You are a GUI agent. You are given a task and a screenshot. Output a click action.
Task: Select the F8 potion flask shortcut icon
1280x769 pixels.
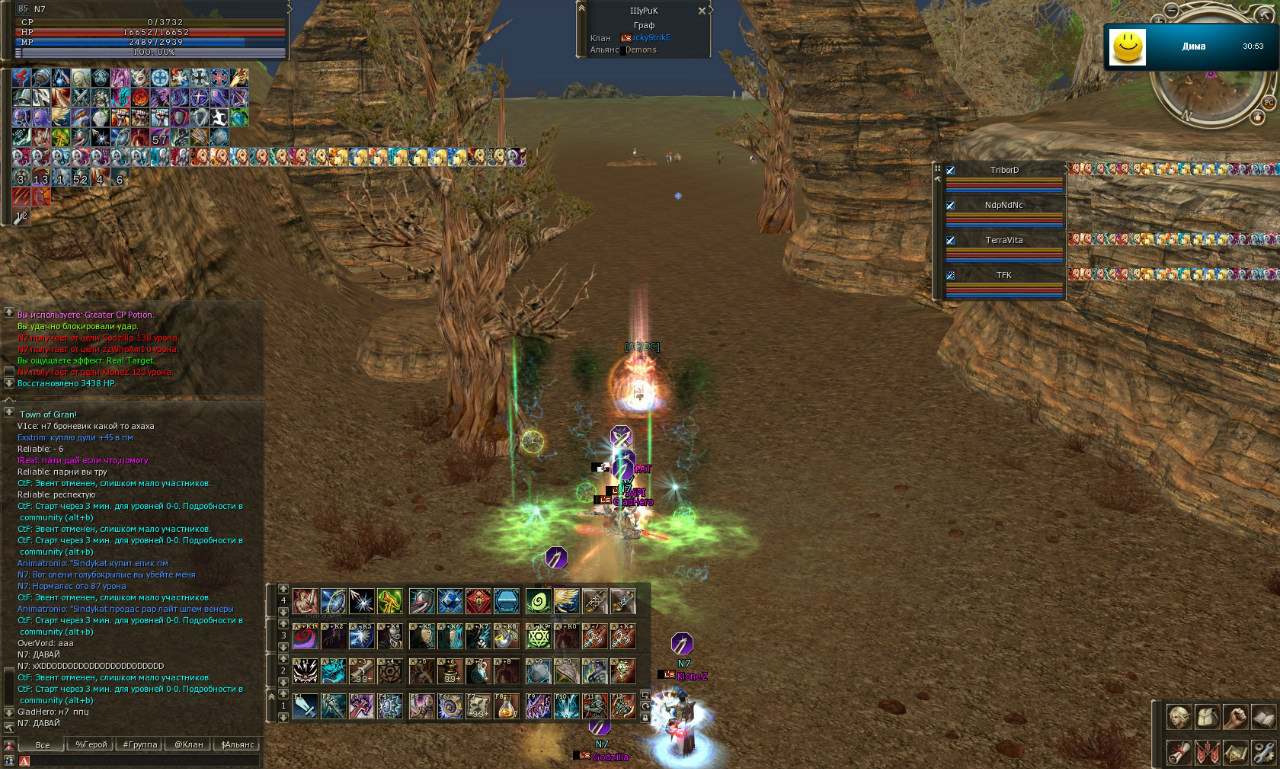pos(508,706)
